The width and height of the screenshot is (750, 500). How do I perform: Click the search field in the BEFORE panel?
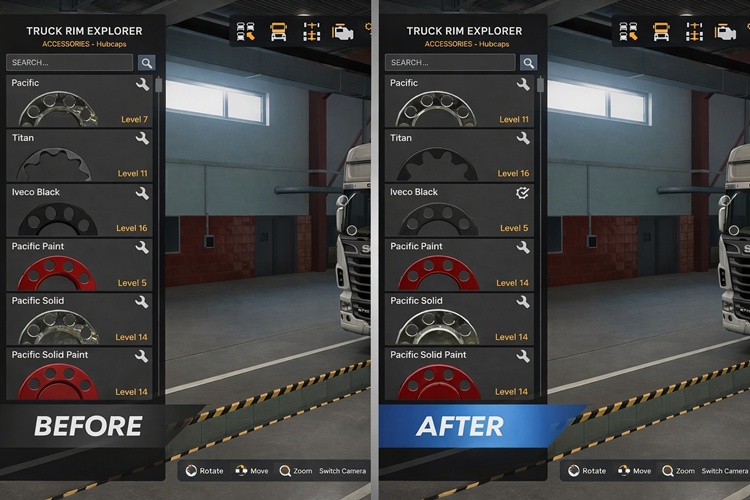pos(70,62)
